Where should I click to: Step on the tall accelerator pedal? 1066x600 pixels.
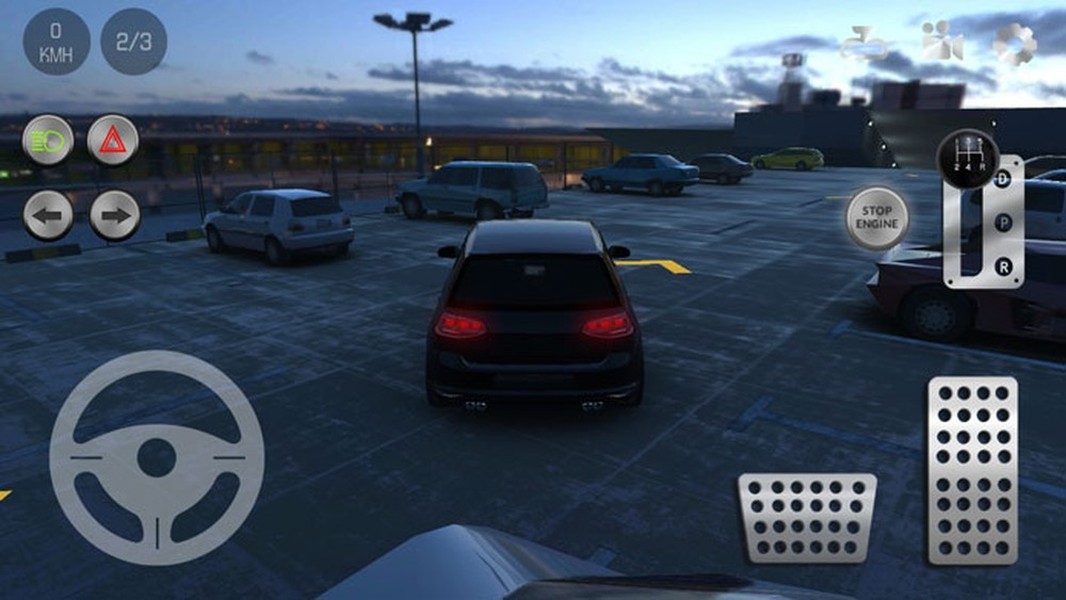972,469
